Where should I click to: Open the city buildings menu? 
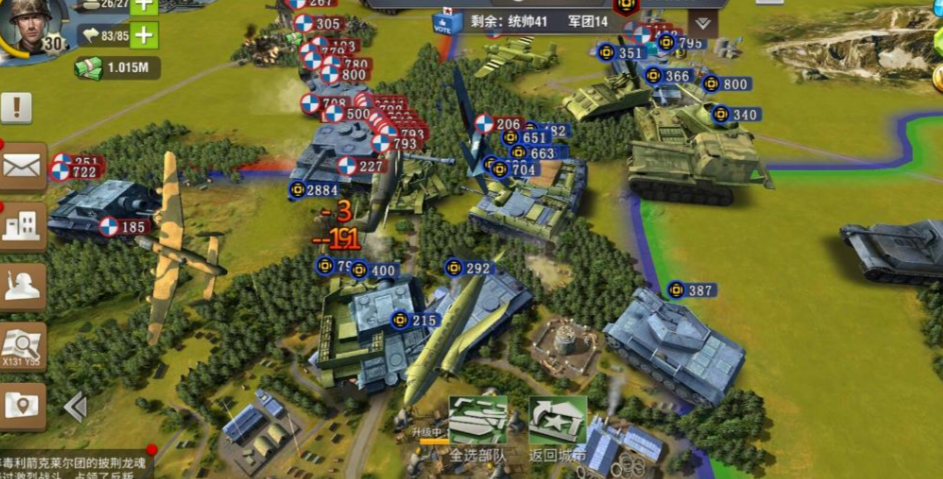pos(22,226)
